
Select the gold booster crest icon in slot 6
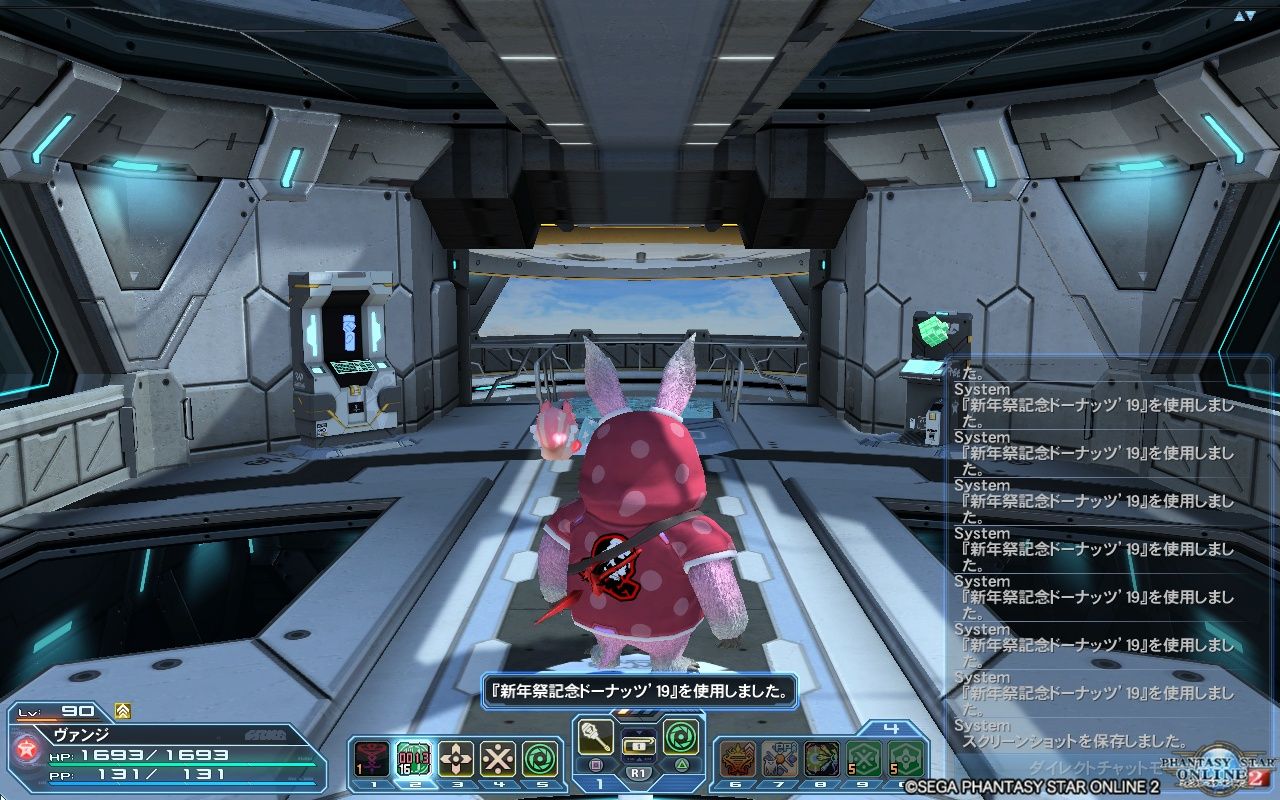click(737, 759)
